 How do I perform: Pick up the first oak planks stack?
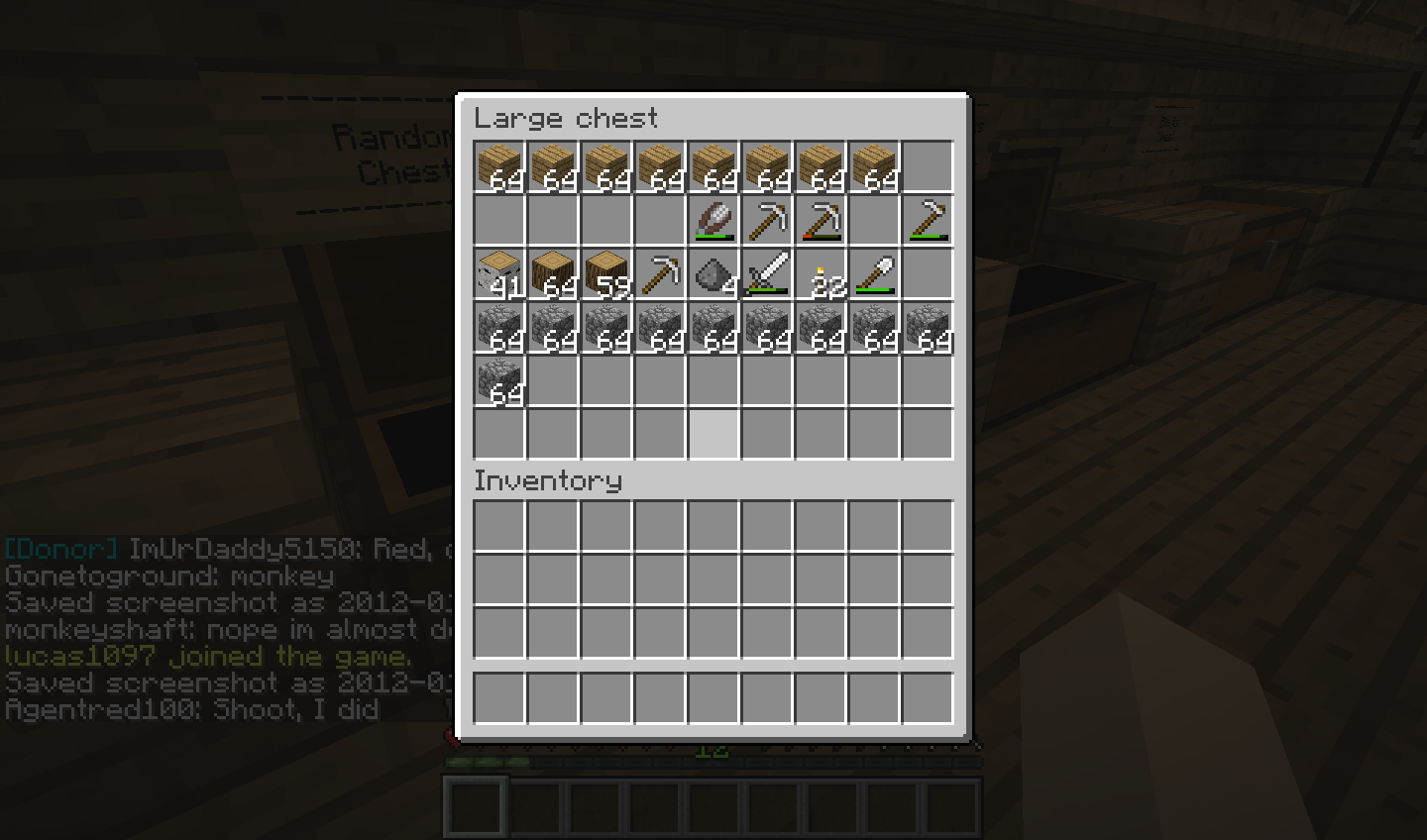pos(498,164)
